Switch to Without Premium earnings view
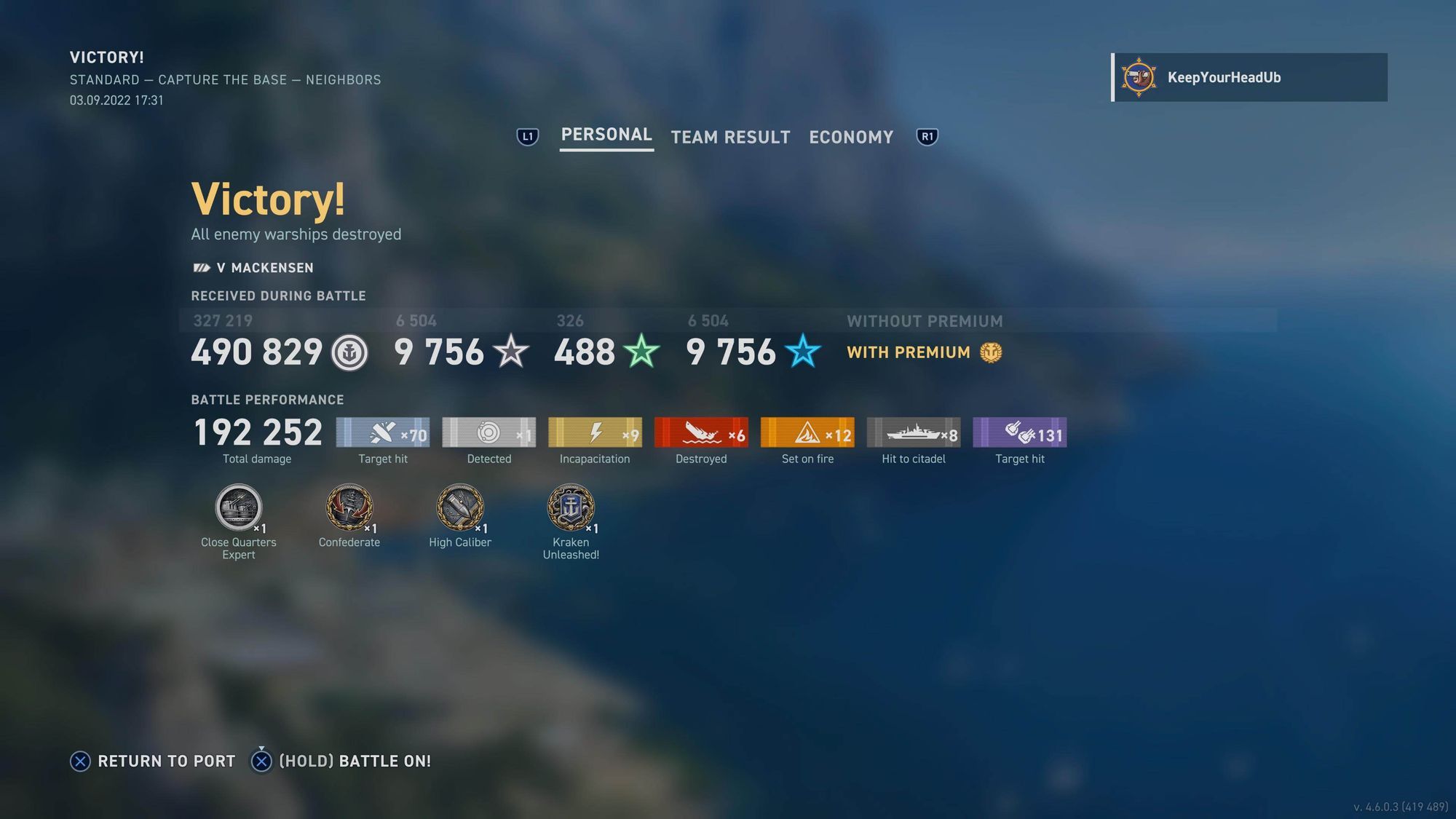 [925, 321]
